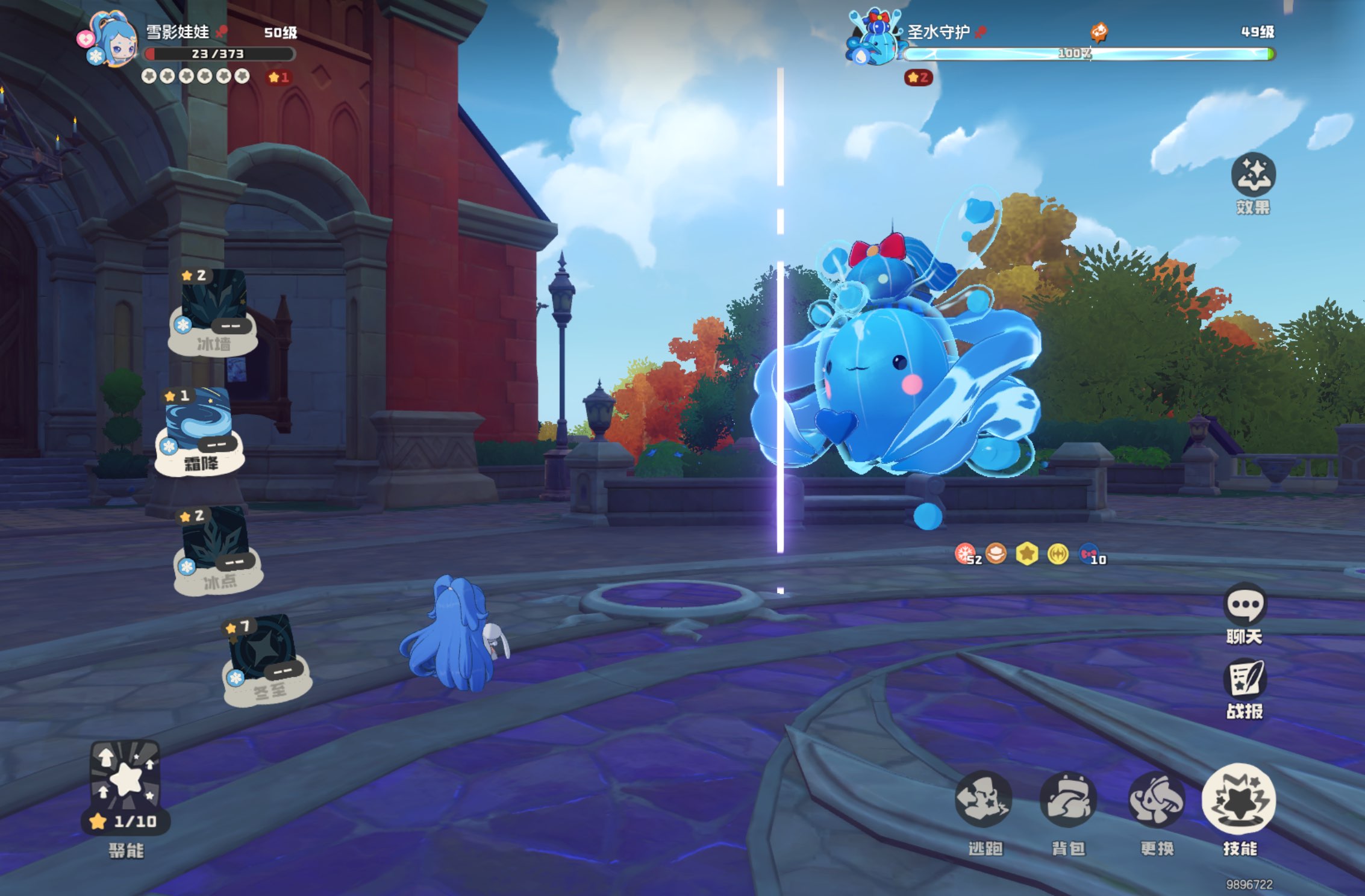This screenshot has height=896, width=1365.
Task: Check the yellow hexagon star buff icon
Action: click(x=1027, y=553)
